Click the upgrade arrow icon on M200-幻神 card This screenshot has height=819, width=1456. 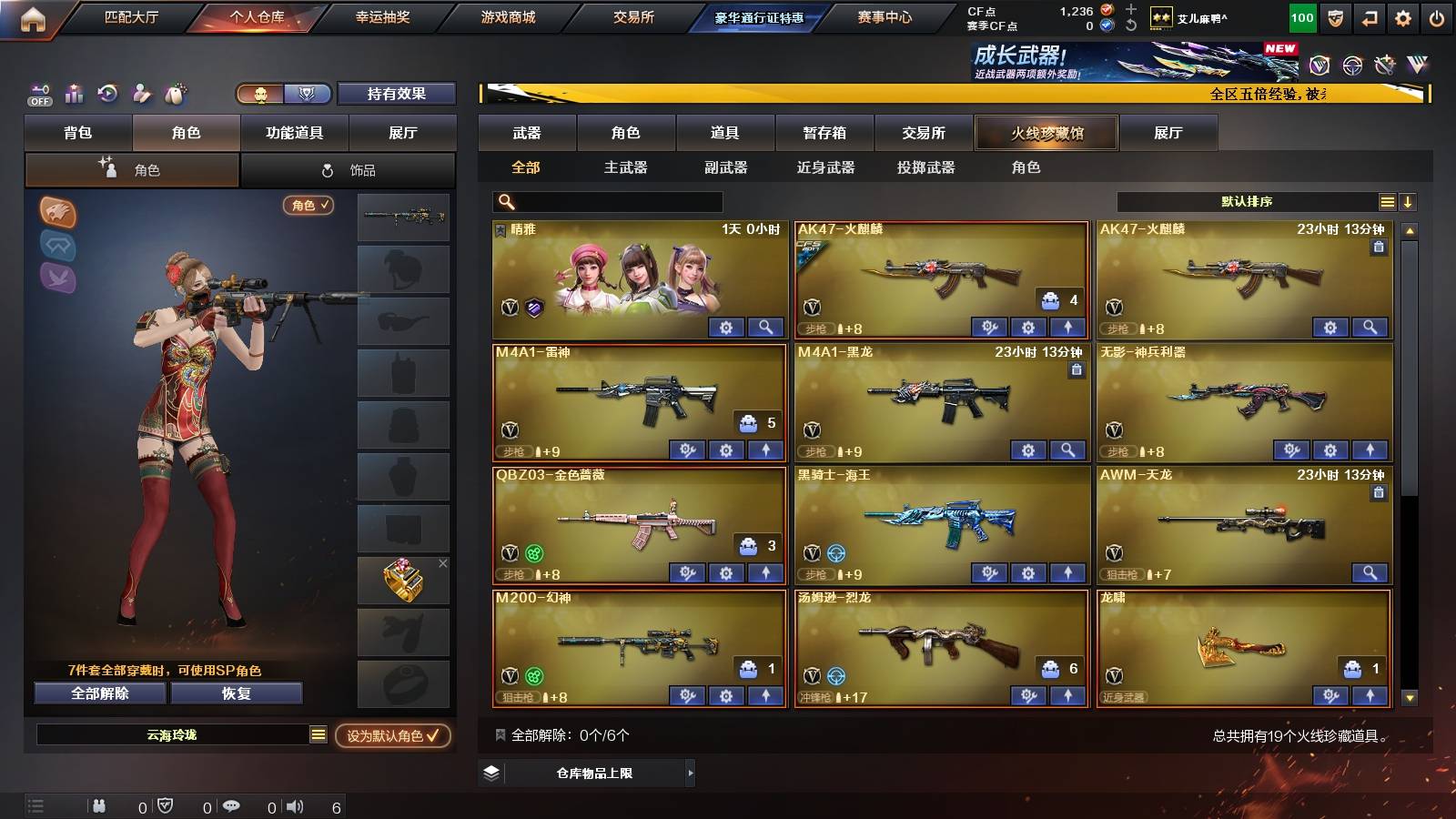[765, 696]
